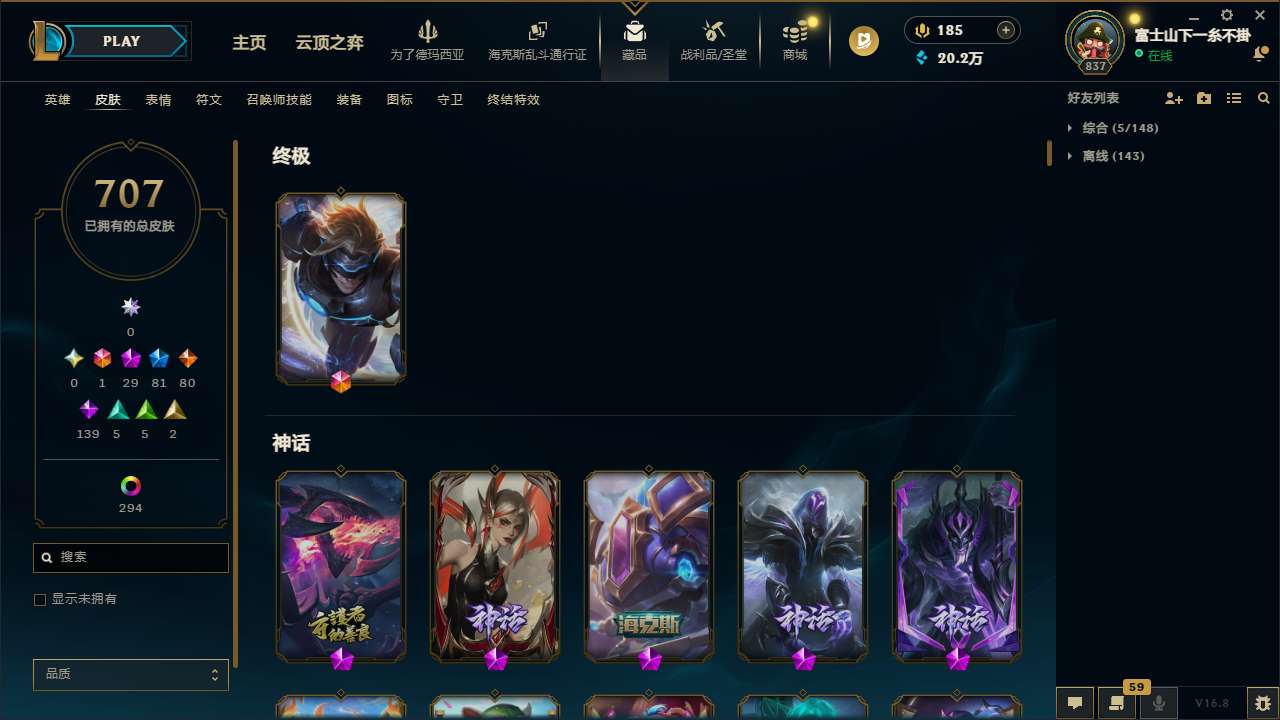This screenshot has width=1280, height=720.
Task: Open missions with notification badge 59
Action: click(1117, 703)
